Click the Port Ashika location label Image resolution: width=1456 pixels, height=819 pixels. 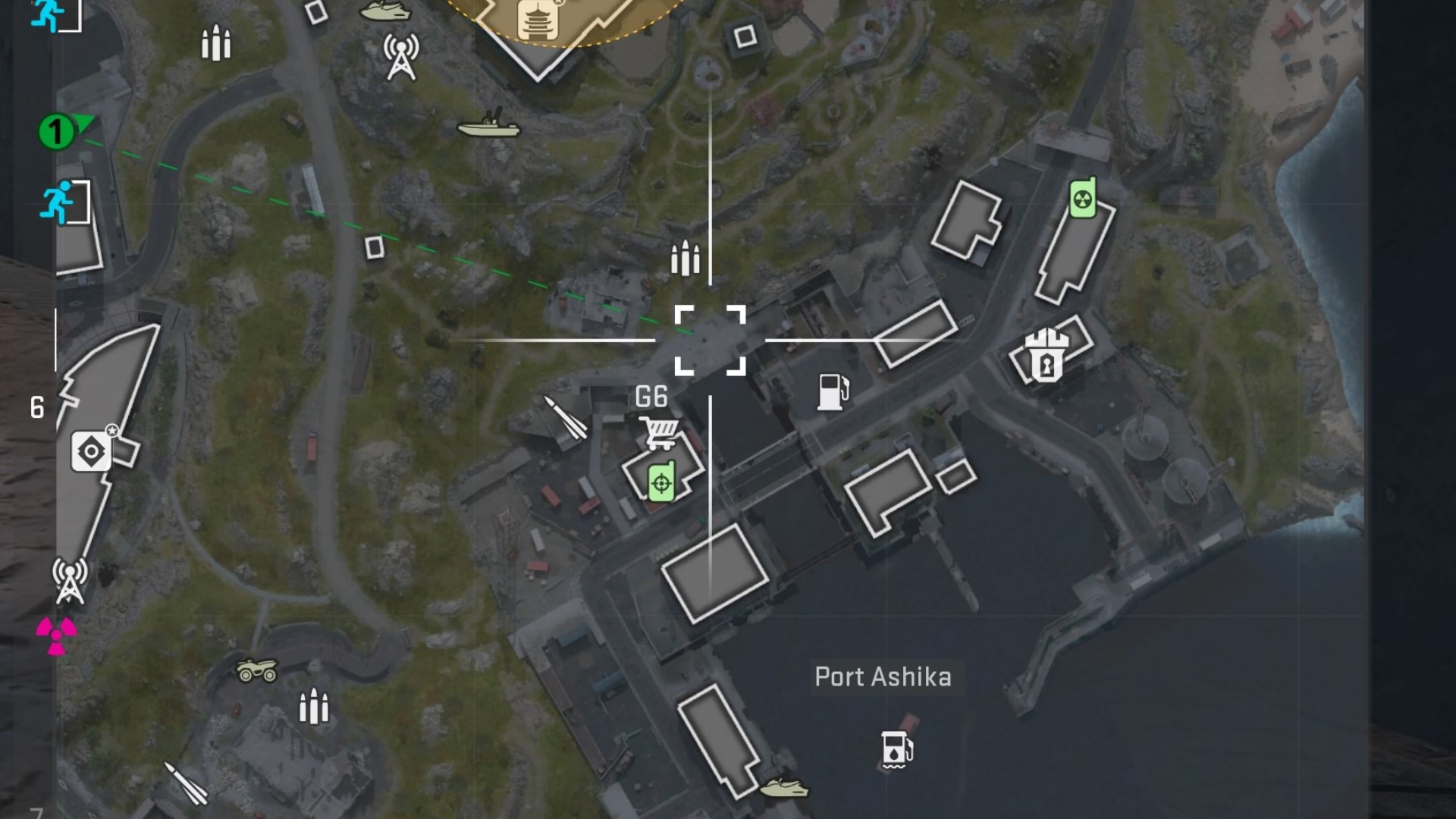pos(884,677)
